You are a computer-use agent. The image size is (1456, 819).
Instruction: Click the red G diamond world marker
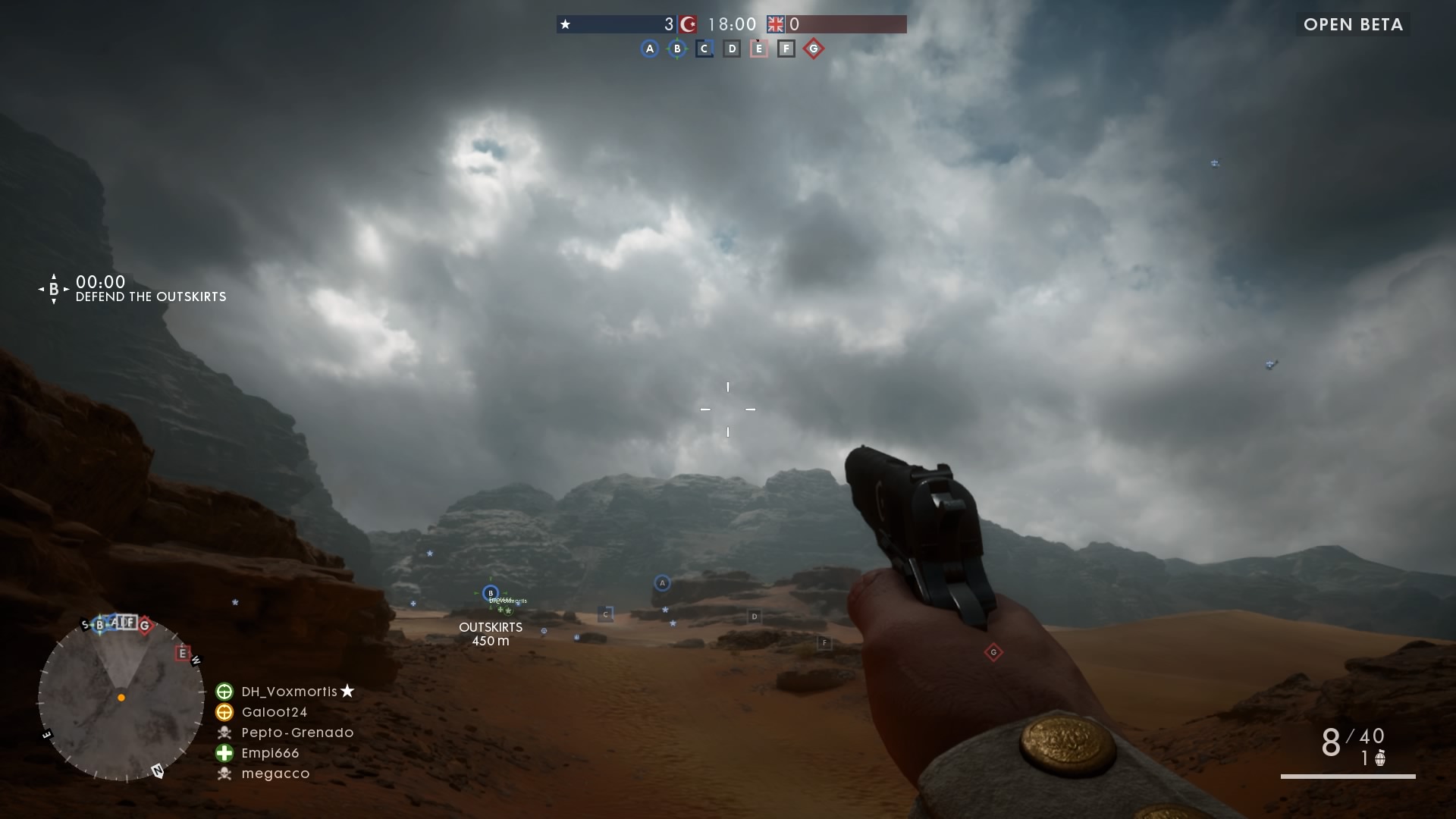[993, 652]
